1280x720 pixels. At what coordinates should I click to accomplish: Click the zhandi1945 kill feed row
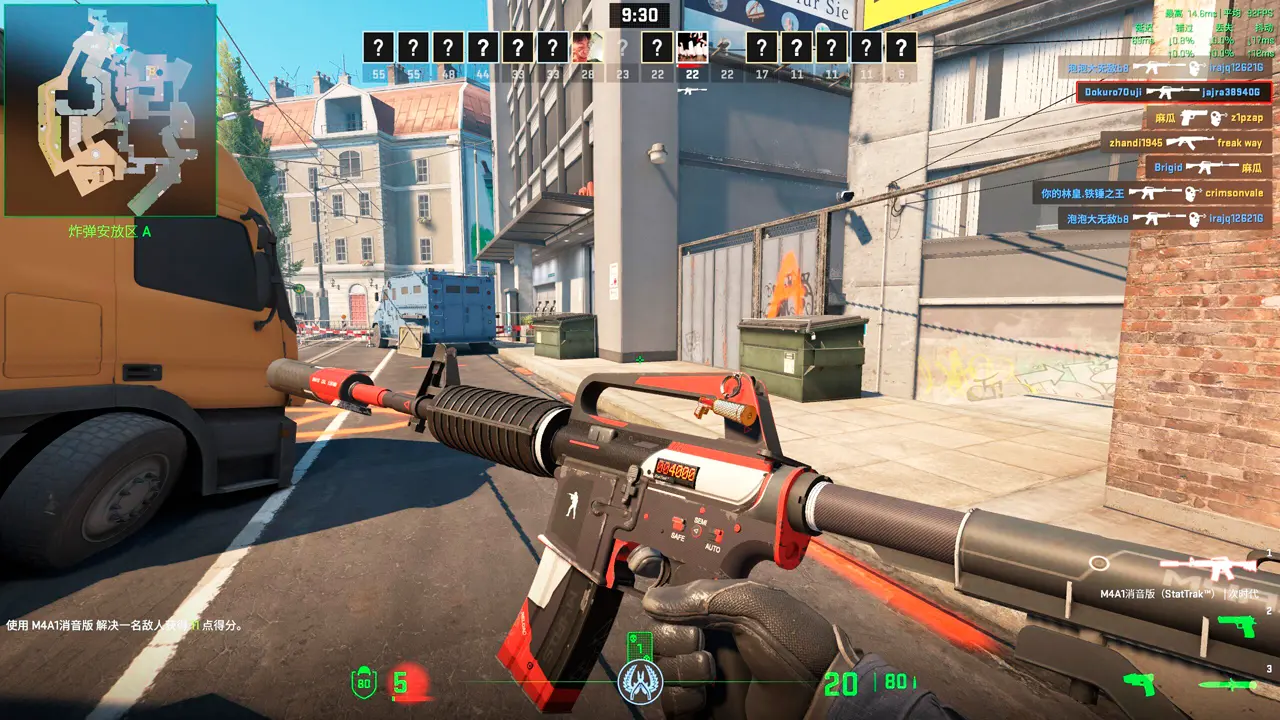pos(1185,143)
